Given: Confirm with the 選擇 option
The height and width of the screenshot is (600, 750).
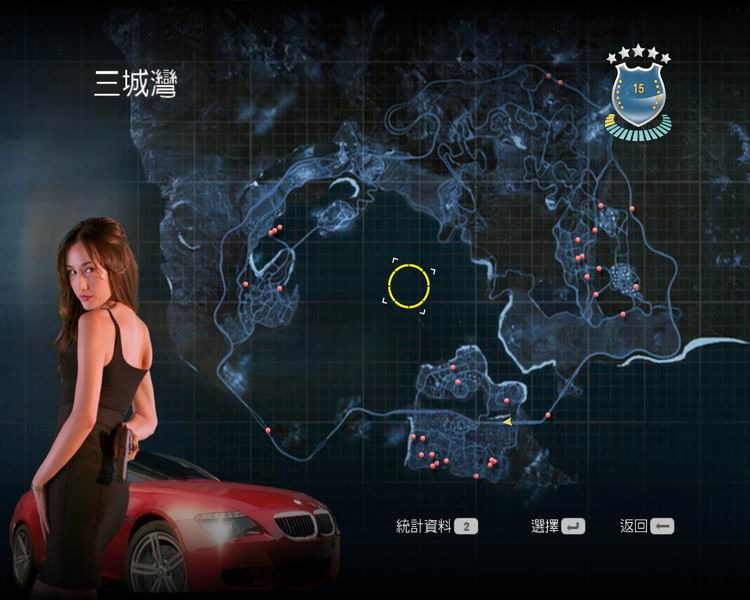Looking at the screenshot, I should (x=557, y=526).
